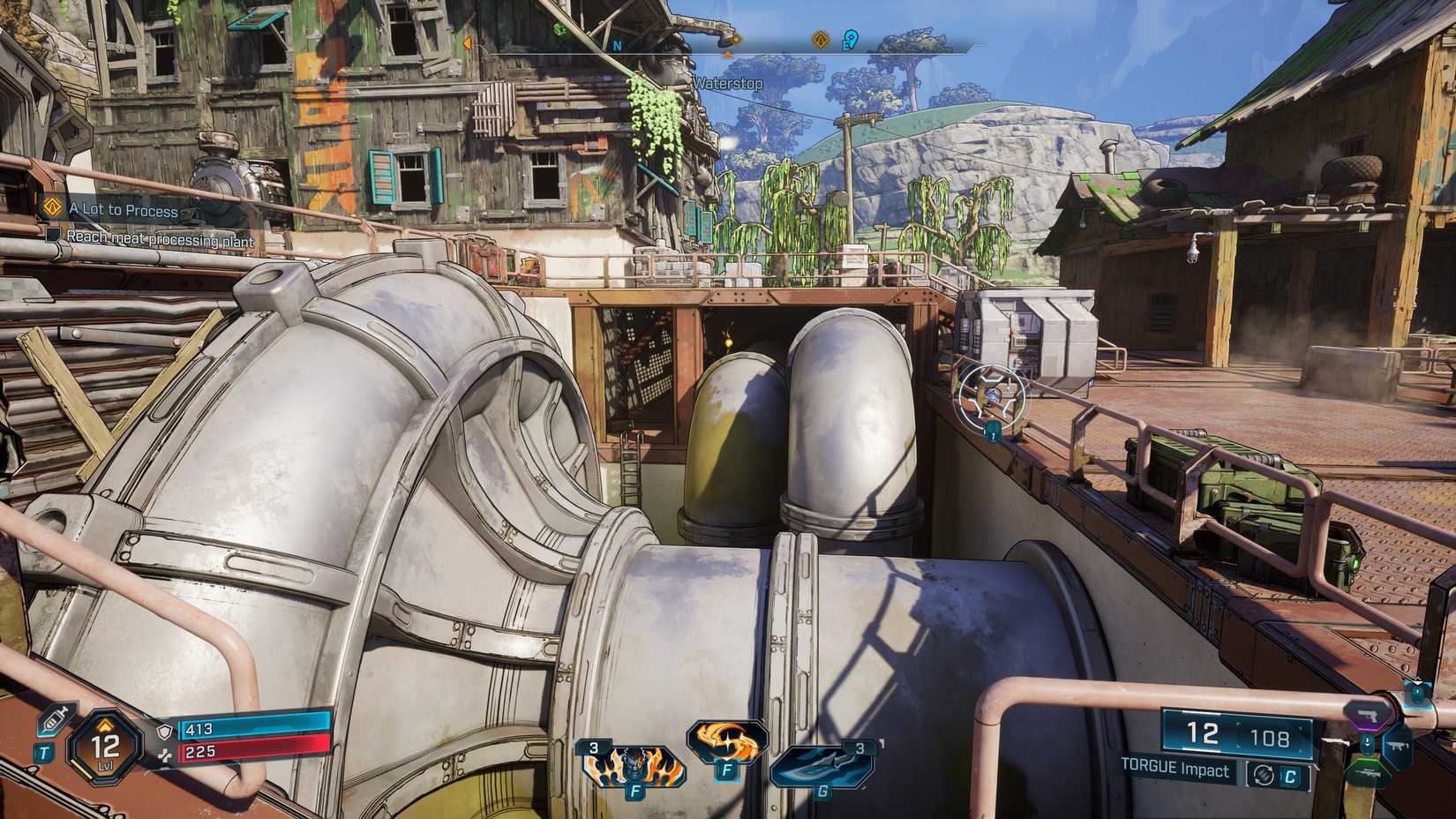Viewport: 1456px width, 819px height.
Task: Click the health injector syringe icon
Action: click(x=55, y=721)
